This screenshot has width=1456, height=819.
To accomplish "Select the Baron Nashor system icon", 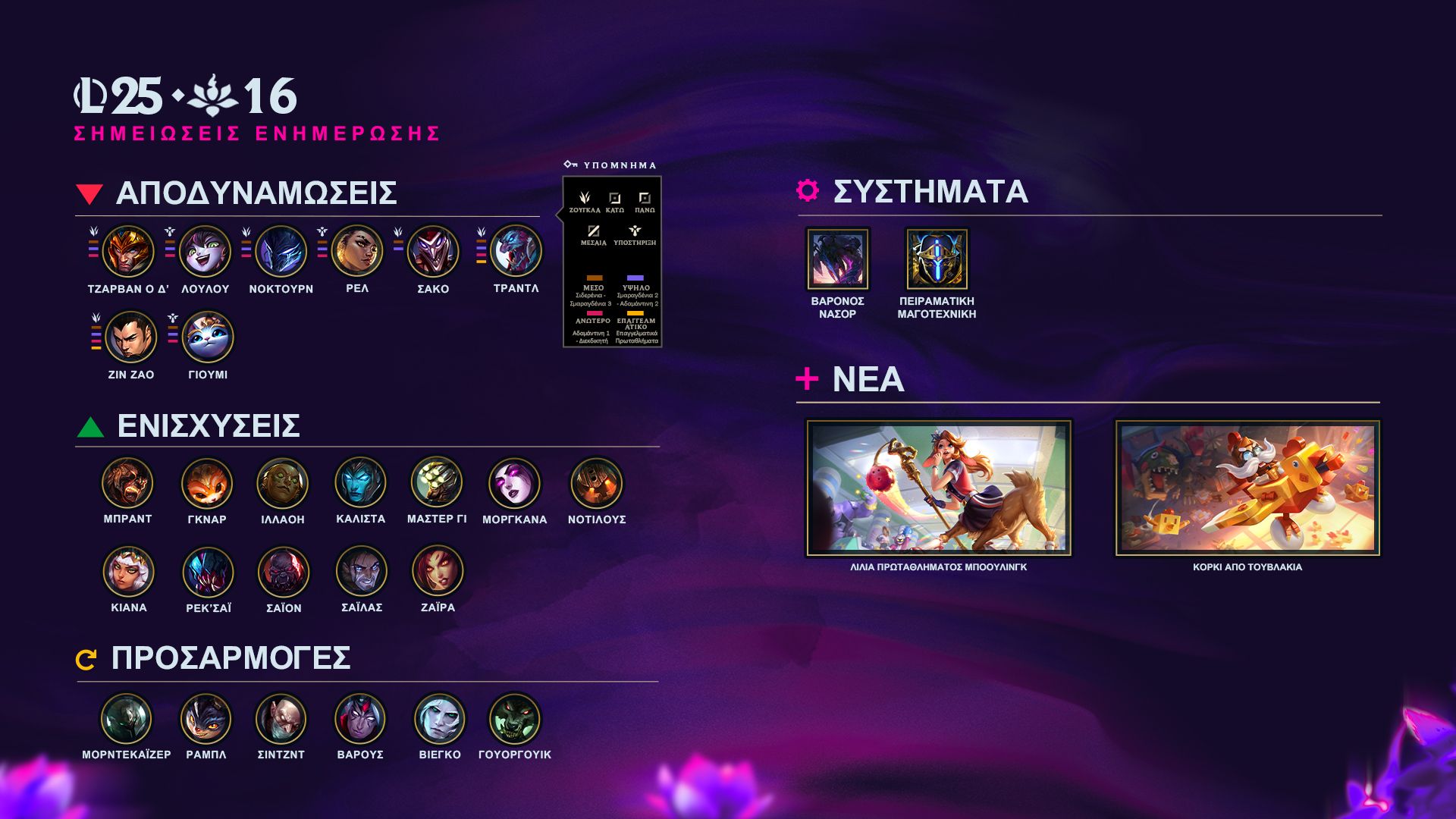I will click(x=838, y=259).
